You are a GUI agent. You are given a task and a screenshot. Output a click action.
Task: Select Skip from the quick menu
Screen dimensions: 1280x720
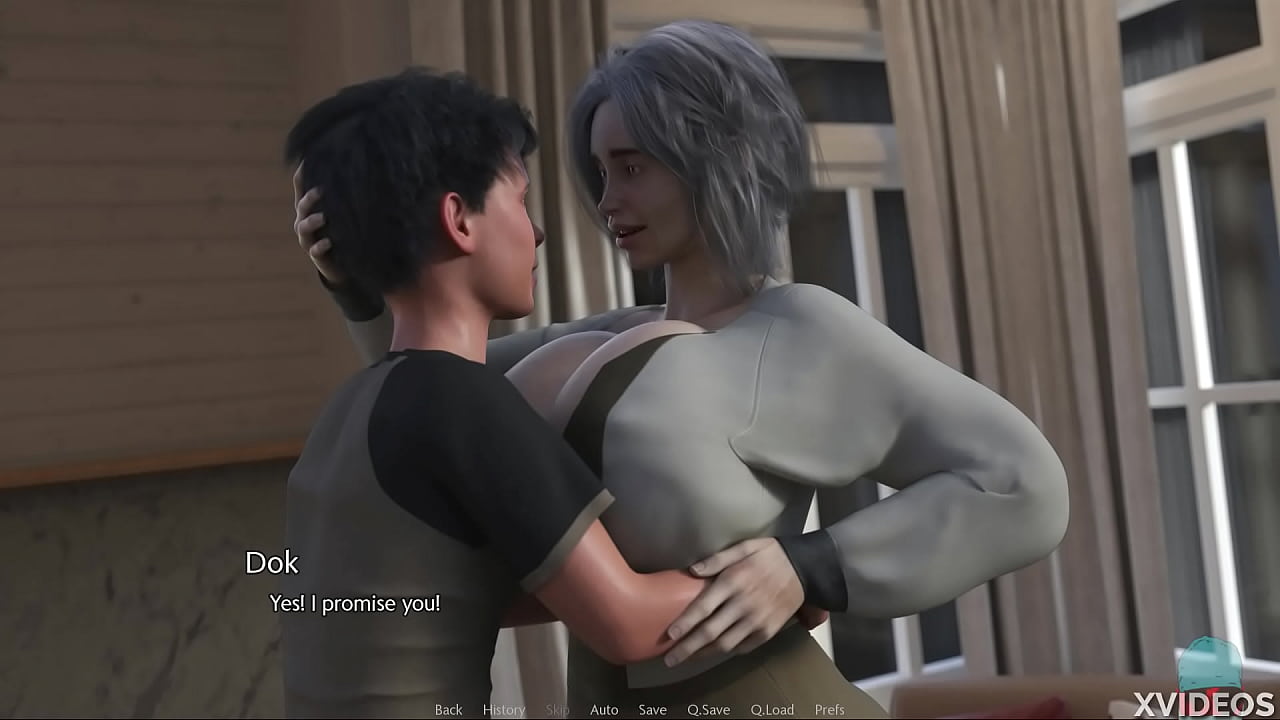click(x=557, y=709)
